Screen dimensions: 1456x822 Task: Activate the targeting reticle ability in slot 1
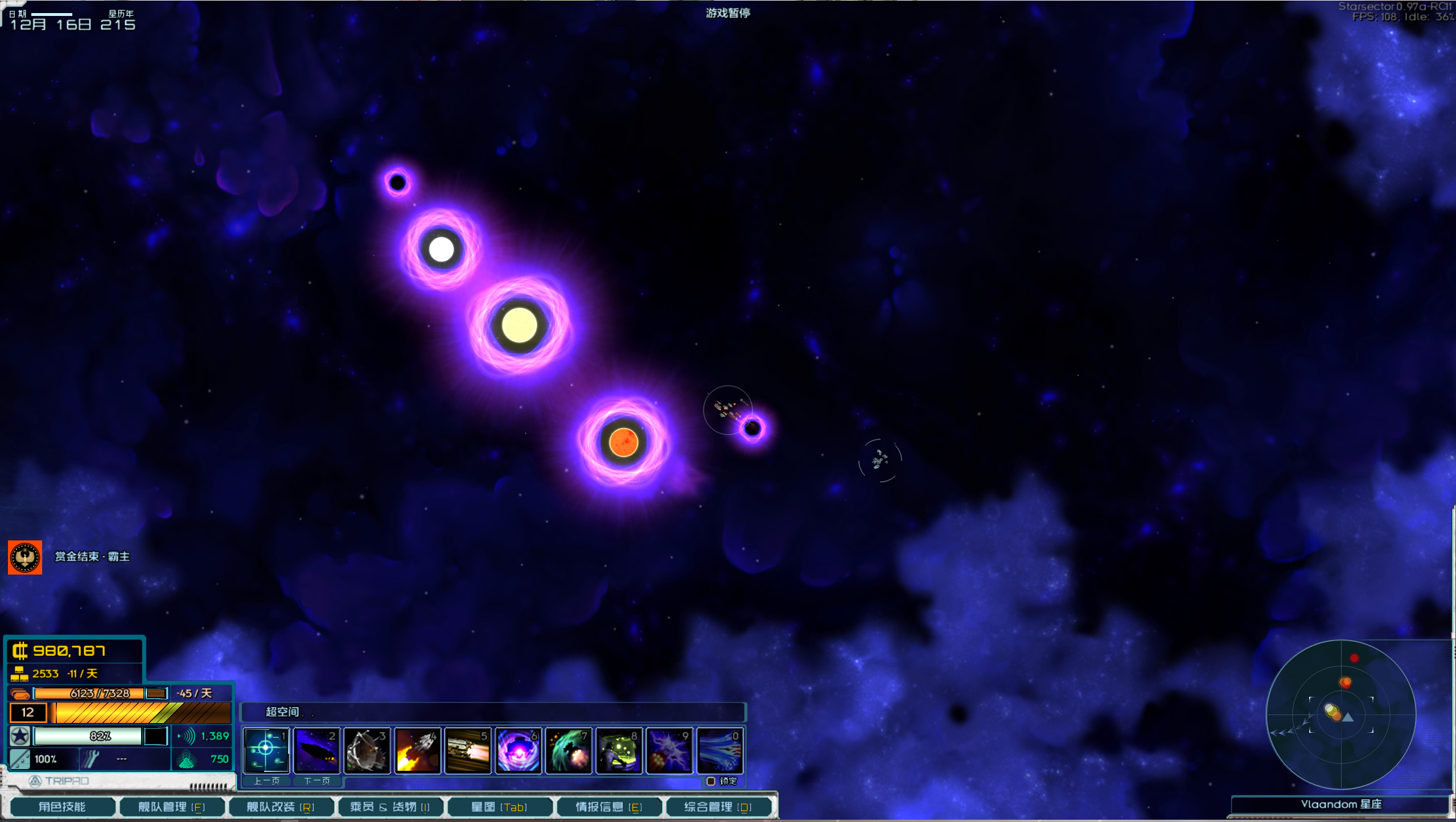click(x=266, y=750)
